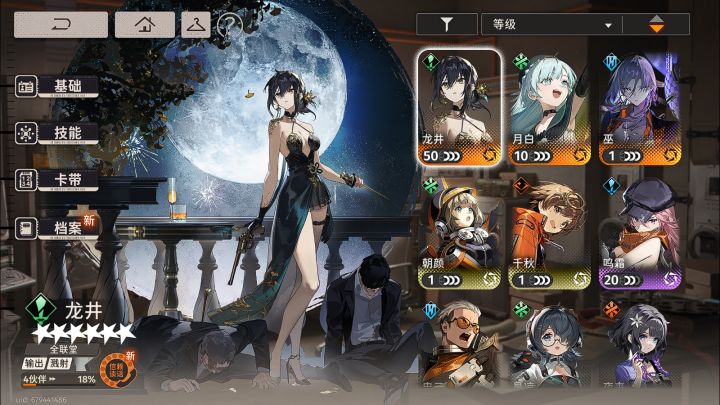720x405 pixels.
Task: Select the 朝颜 character card
Action: click(x=459, y=233)
